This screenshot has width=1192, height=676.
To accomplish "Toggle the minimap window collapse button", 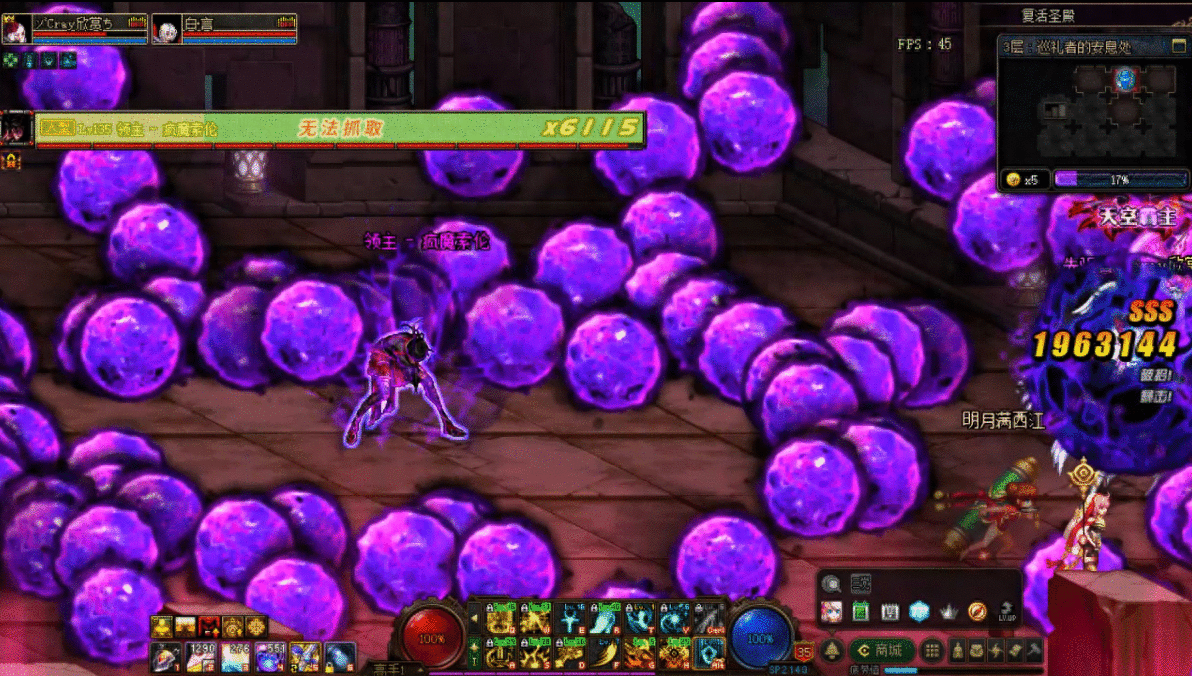I will click(1178, 47).
